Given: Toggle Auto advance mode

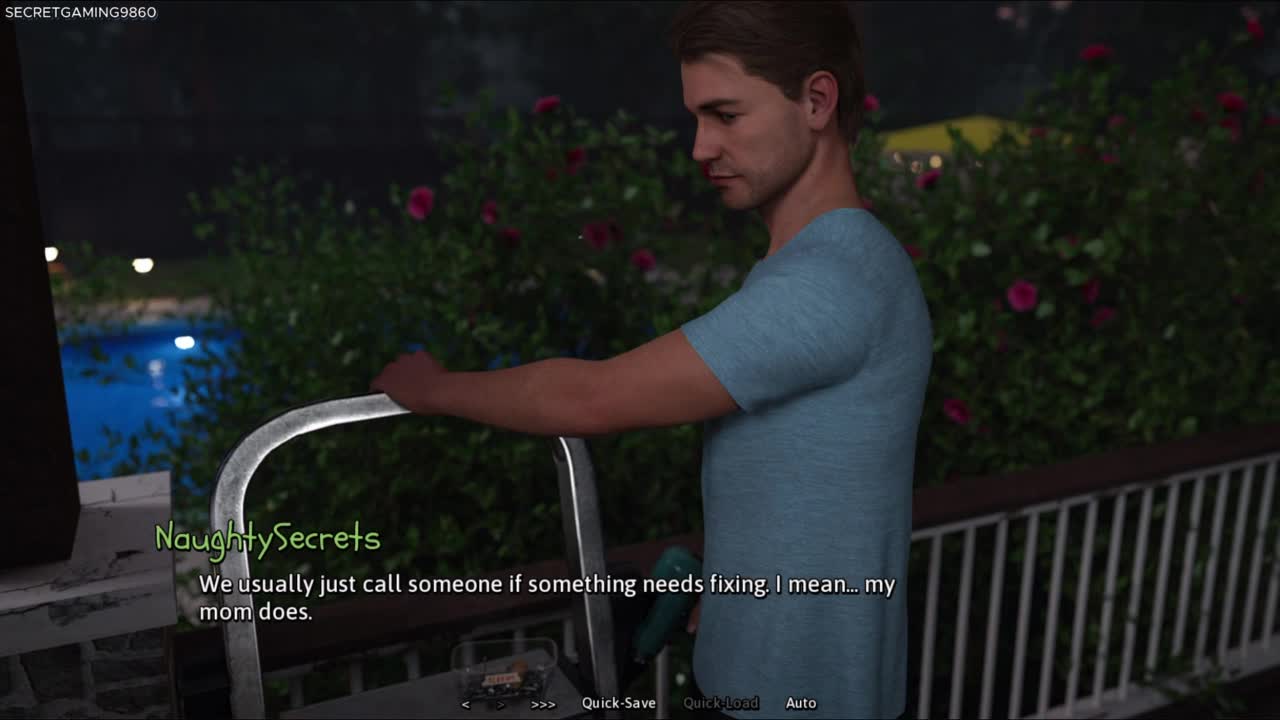Looking at the screenshot, I should (801, 703).
